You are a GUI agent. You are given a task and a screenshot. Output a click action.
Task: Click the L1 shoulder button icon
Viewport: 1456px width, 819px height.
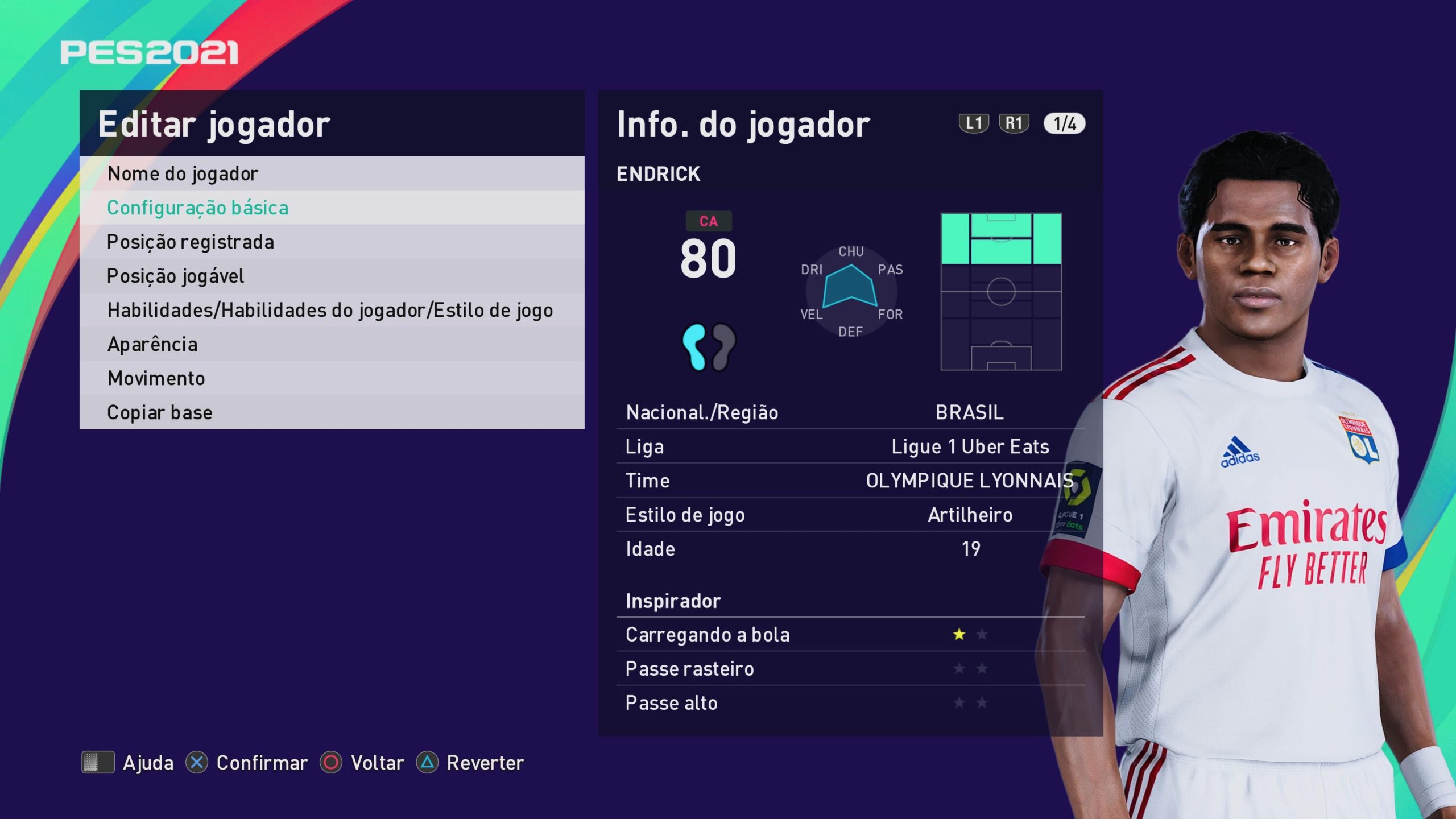point(974,122)
